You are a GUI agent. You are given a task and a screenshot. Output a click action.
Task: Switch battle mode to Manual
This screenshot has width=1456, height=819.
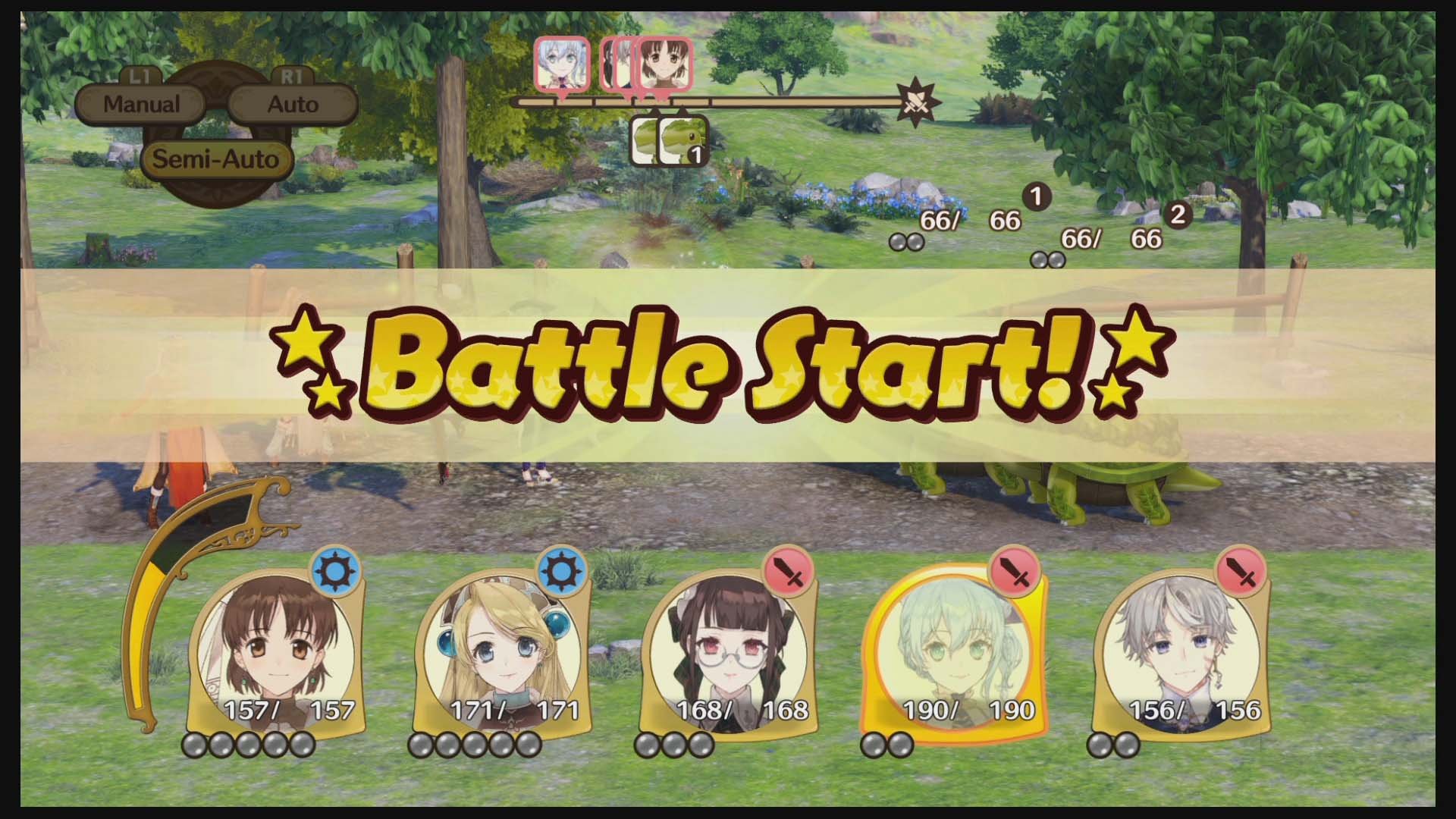click(142, 104)
